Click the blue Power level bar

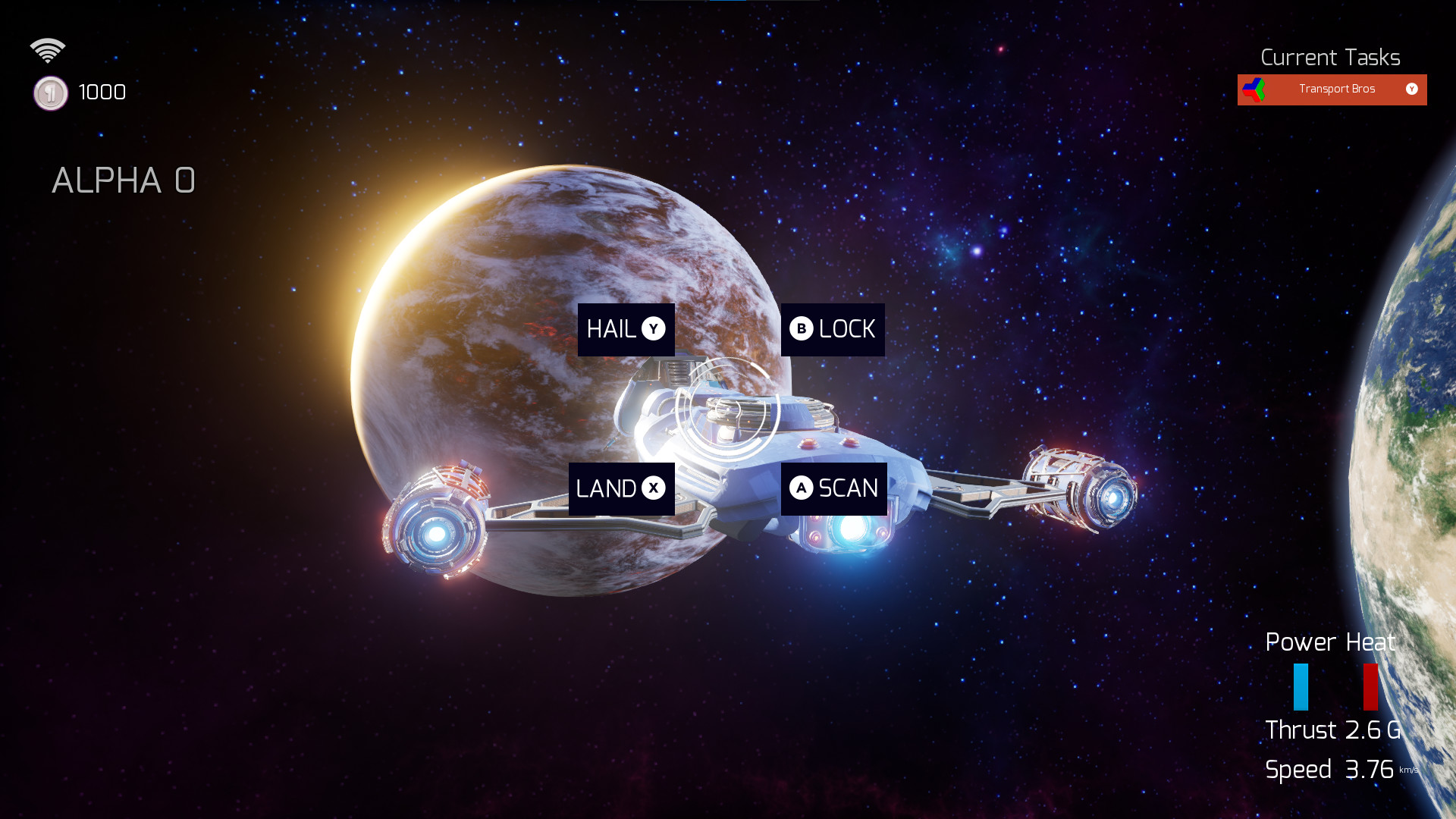click(x=1301, y=685)
